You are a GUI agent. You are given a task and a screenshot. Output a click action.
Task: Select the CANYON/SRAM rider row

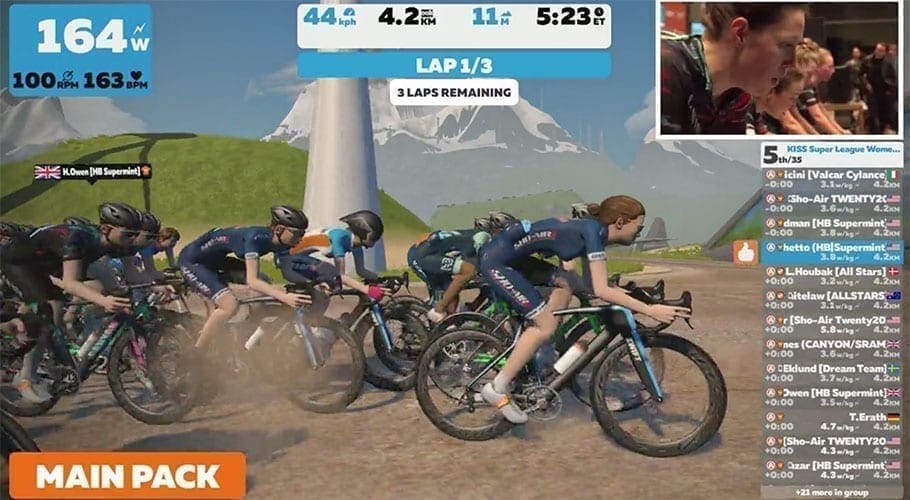[x=832, y=349]
